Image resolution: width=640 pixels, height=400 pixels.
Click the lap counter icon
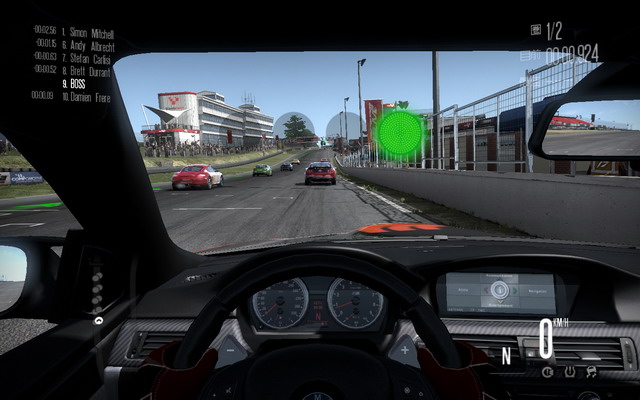[536, 30]
